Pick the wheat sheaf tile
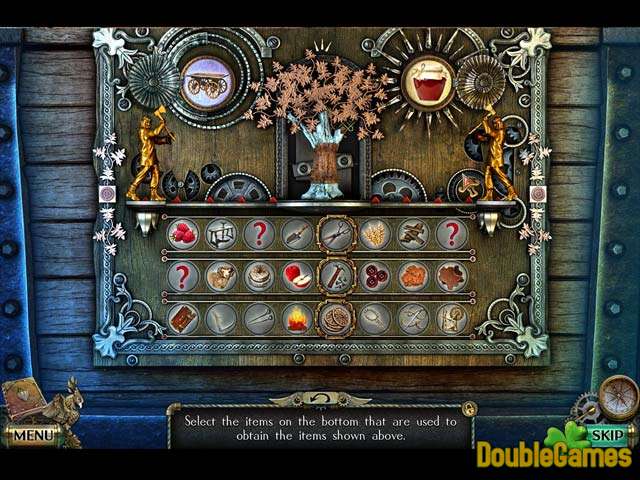 click(374, 234)
